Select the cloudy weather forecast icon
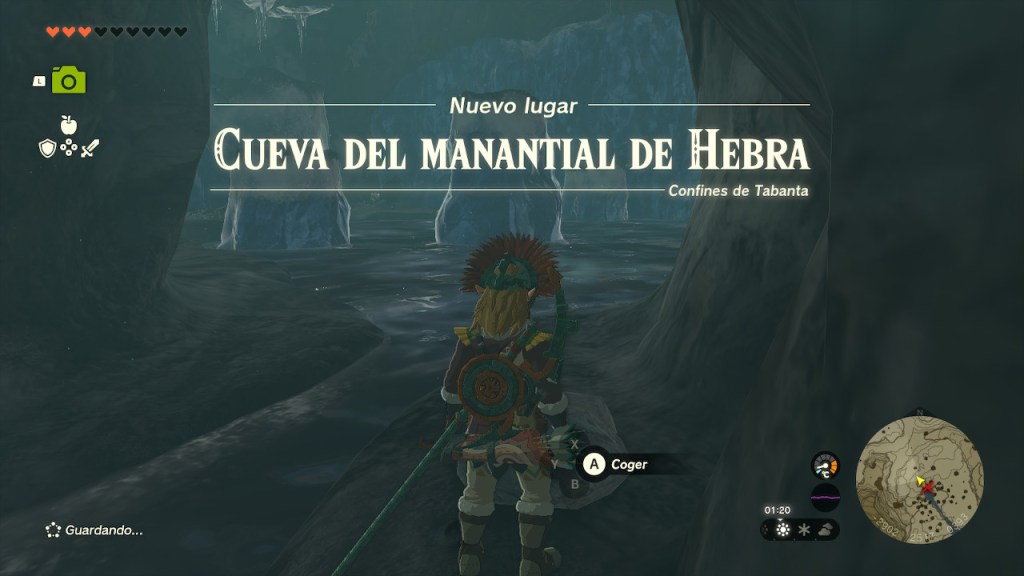 point(825,530)
